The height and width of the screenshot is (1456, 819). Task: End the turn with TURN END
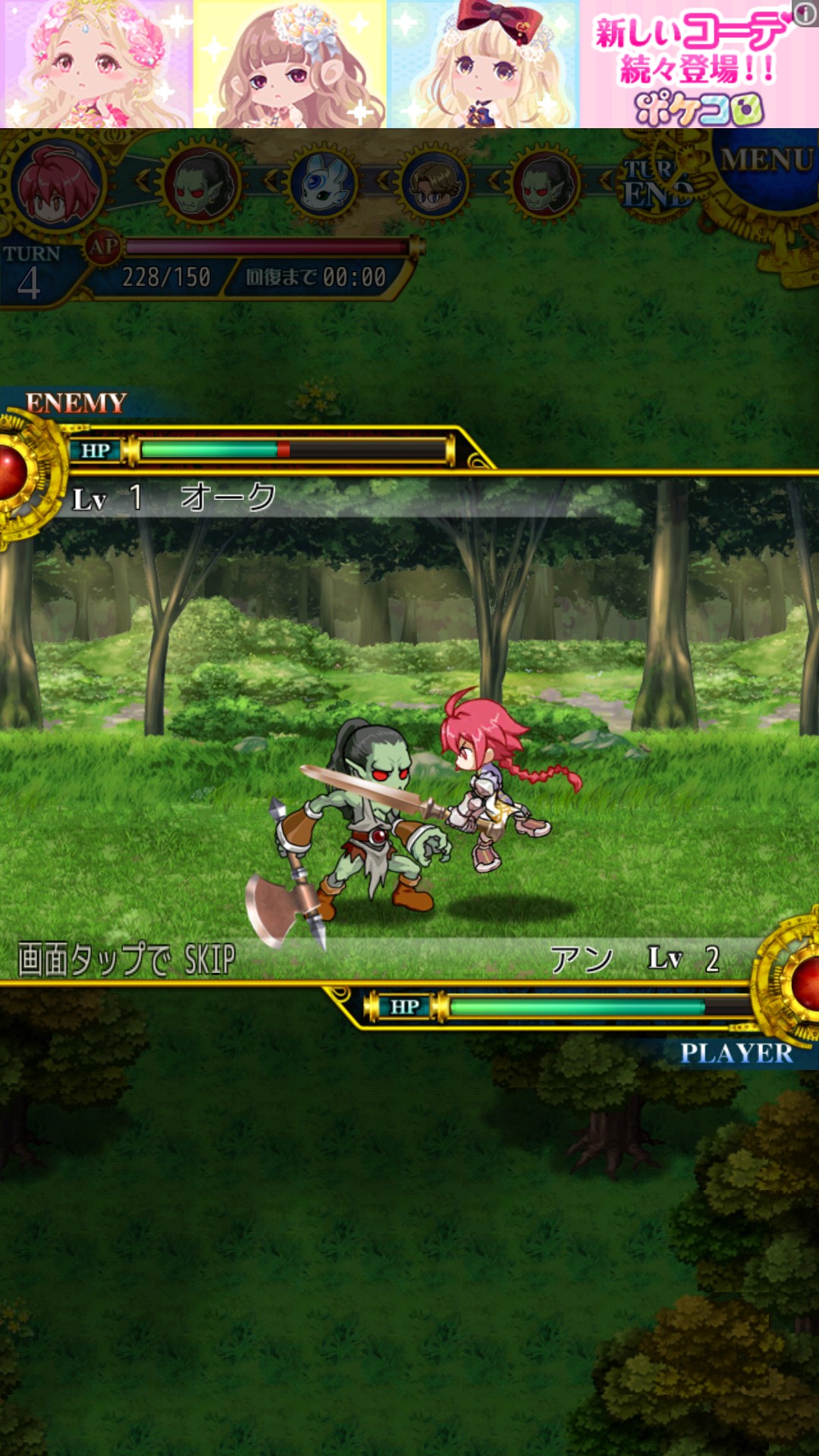(x=655, y=184)
